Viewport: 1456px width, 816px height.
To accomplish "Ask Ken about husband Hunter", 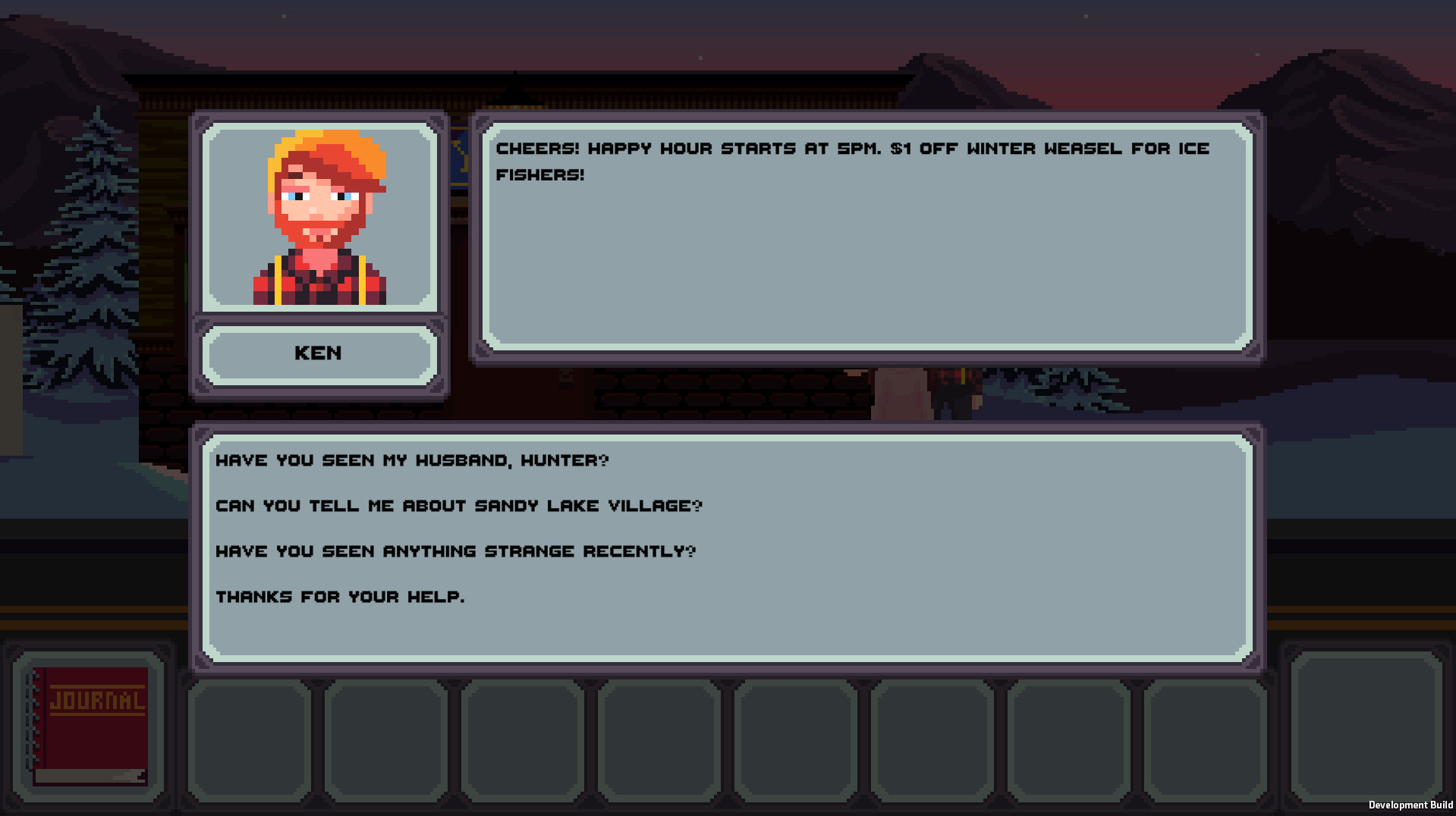I will point(413,460).
